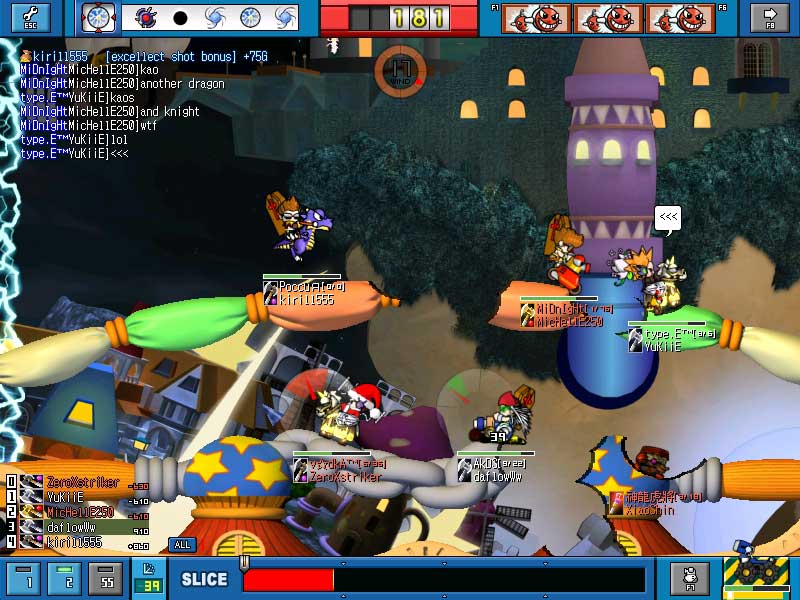This screenshot has height=600, width=800.
Task: Click the F9 skip turn button
Action: pyautogui.click(x=689, y=578)
